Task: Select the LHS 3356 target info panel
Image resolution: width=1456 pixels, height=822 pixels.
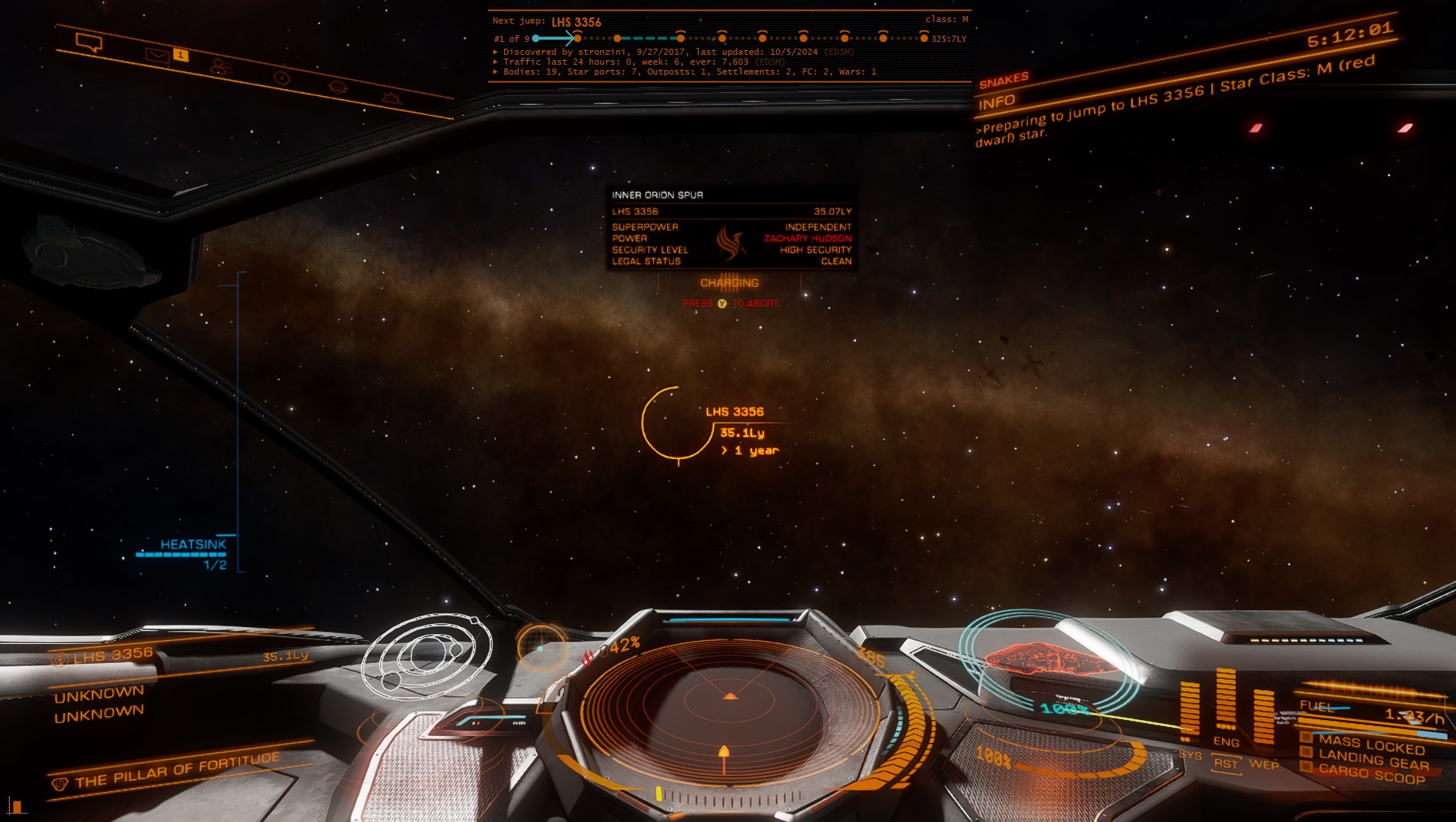Action: click(x=732, y=228)
